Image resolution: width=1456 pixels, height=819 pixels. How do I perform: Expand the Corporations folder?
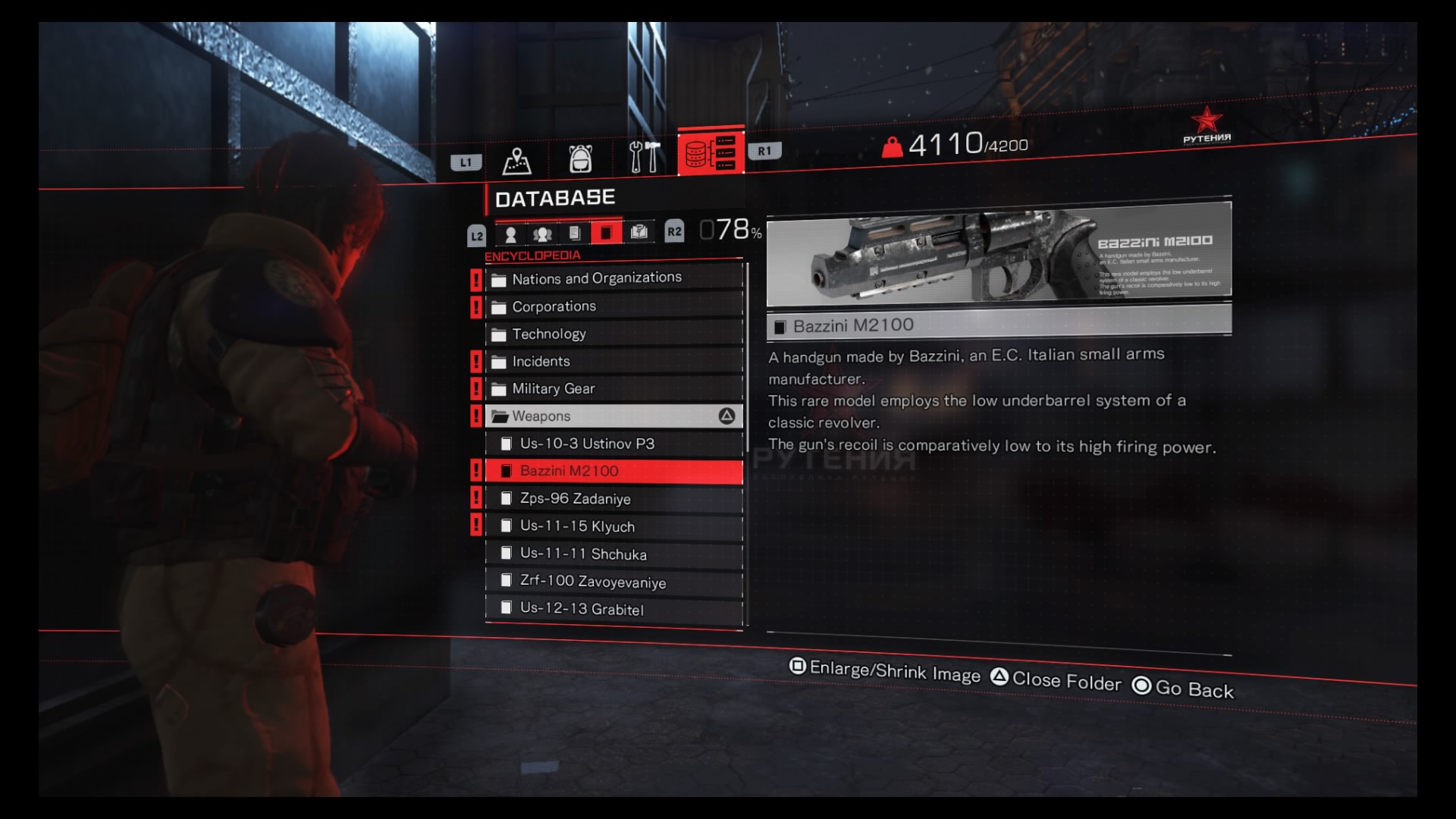point(554,306)
